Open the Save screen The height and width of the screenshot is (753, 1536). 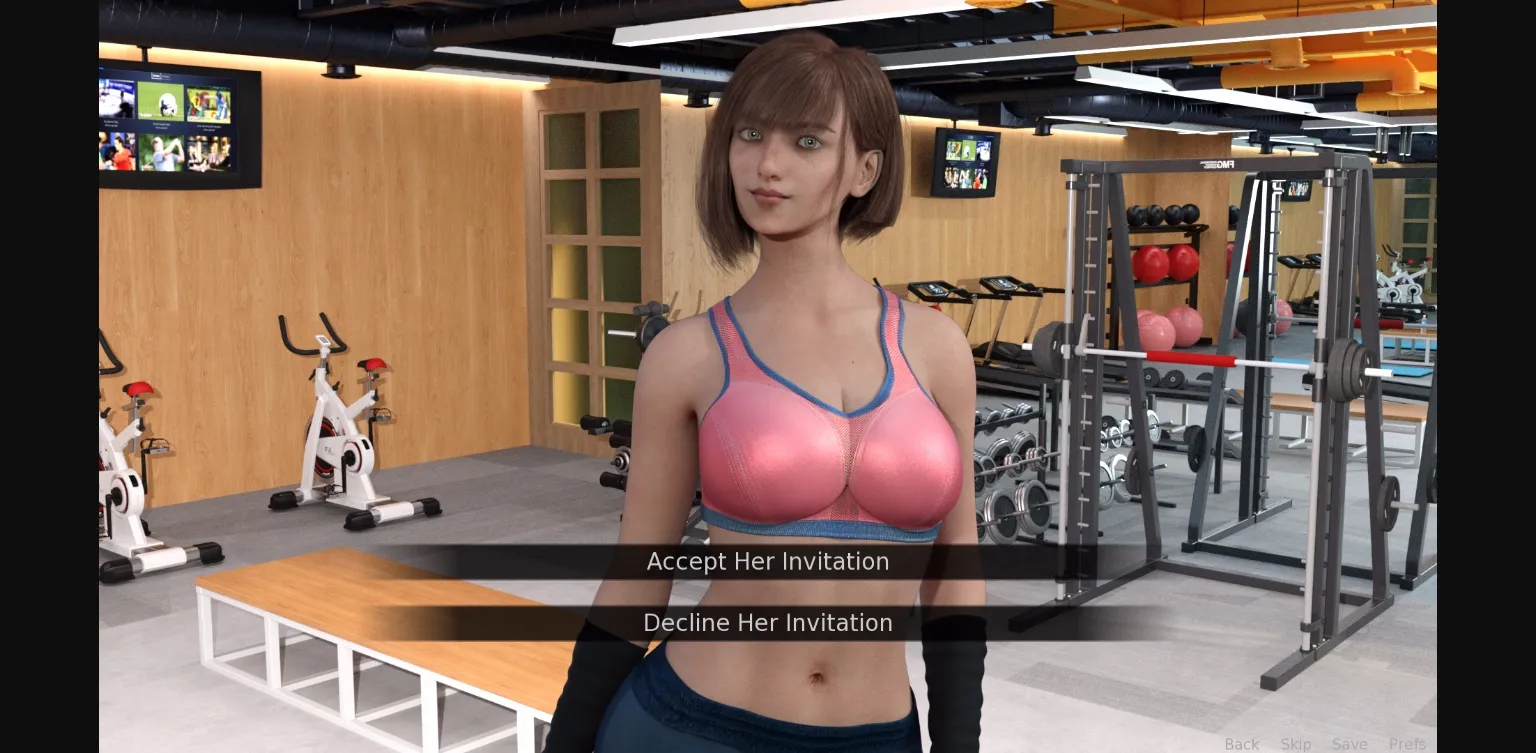pyautogui.click(x=1350, y=744)
